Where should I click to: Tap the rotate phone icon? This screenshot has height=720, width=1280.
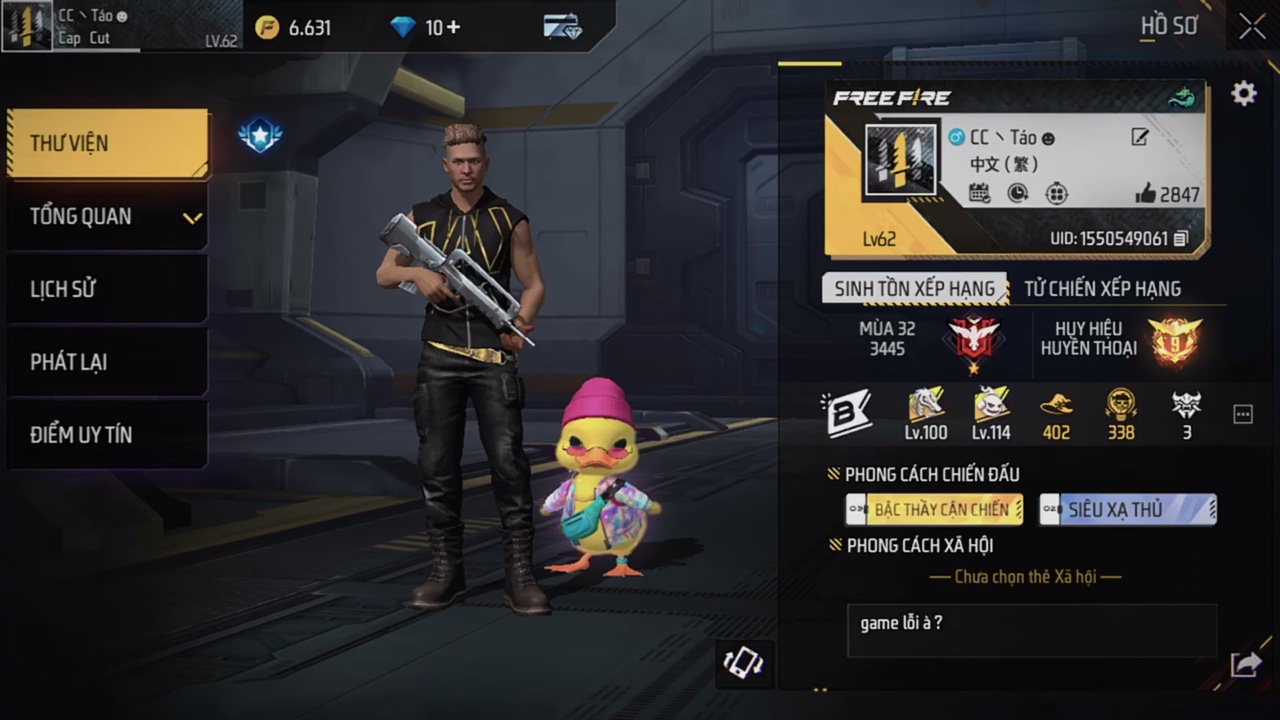coord(743,663)
